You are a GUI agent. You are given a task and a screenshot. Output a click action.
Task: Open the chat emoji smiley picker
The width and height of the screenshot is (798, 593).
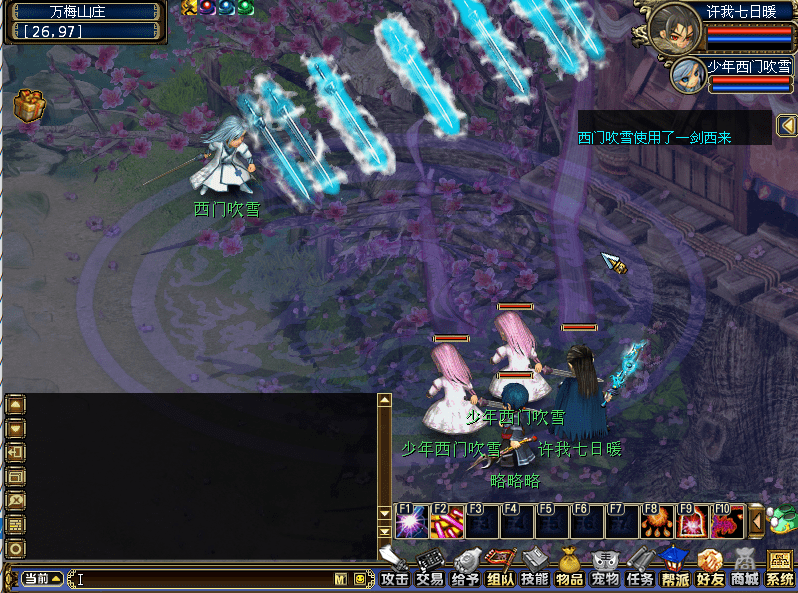point(359,579)
